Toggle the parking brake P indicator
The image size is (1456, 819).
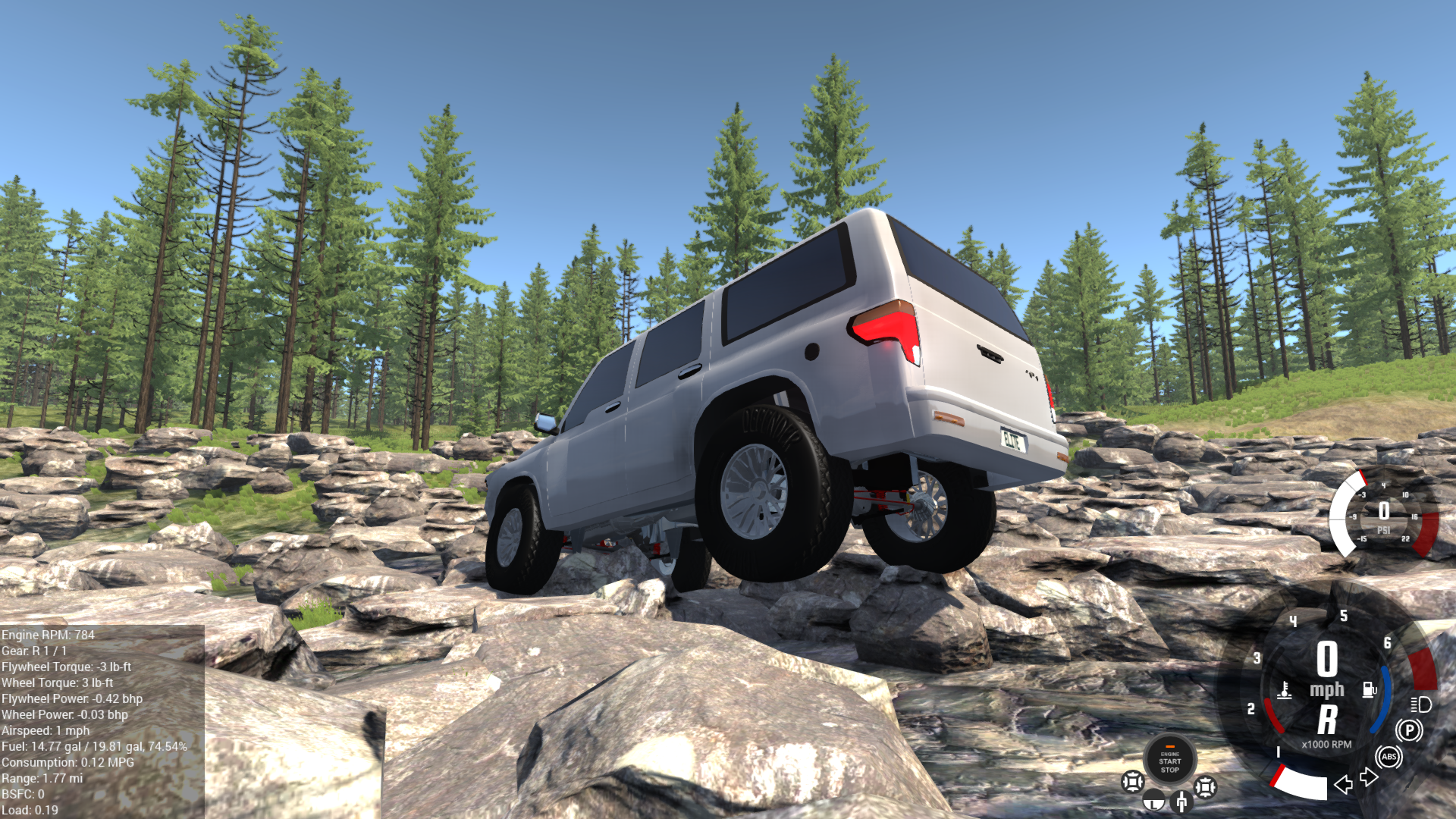pos(1408,732)
